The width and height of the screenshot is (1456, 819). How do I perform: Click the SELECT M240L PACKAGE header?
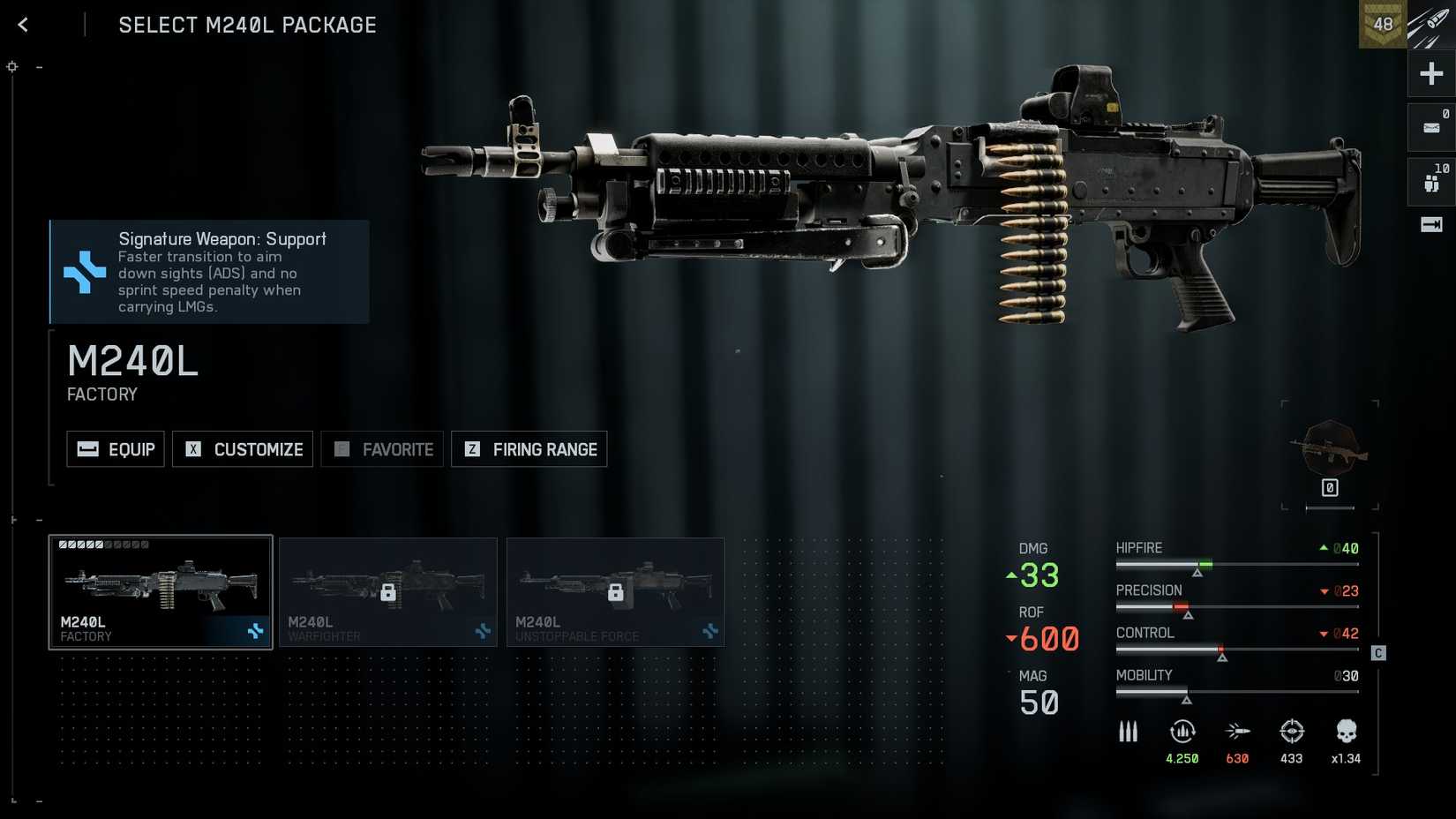coord(247,25)
